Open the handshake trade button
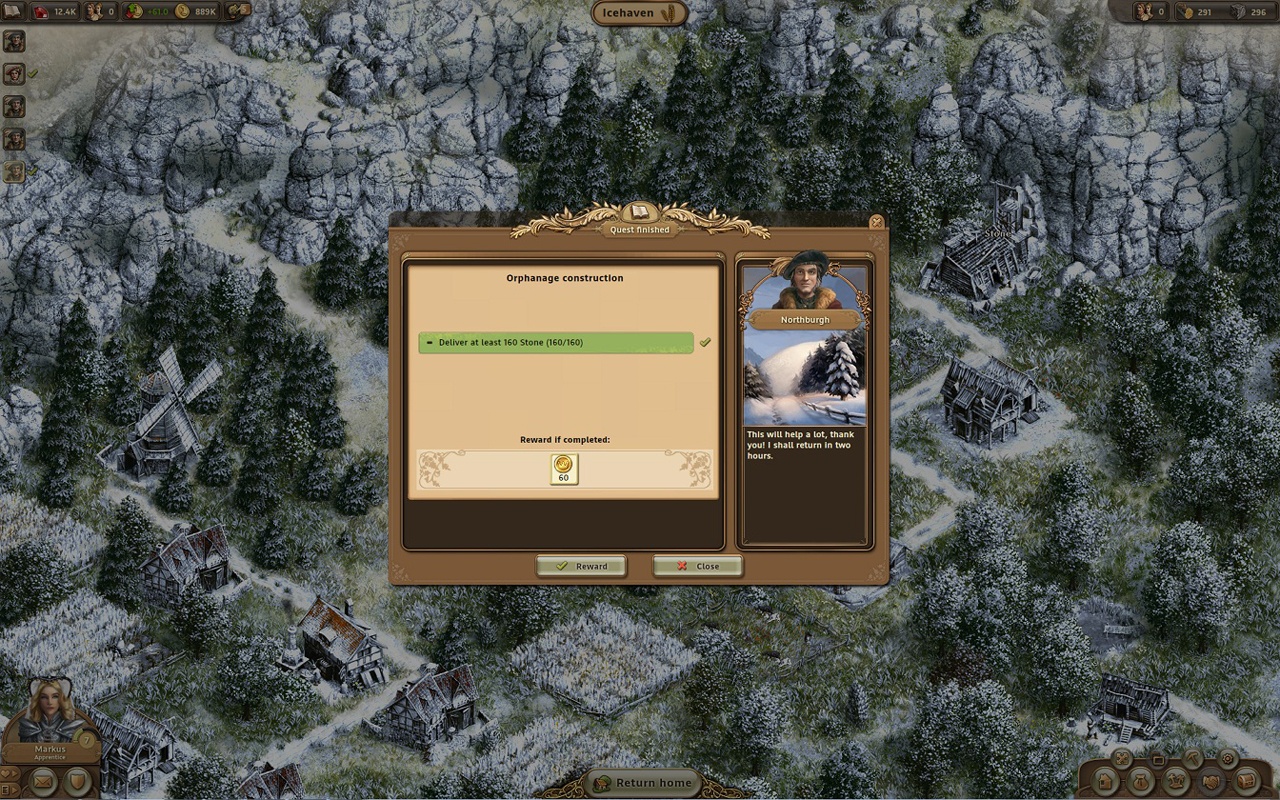Screen dimensions: 1280x800 click(x=1212, y=781)
